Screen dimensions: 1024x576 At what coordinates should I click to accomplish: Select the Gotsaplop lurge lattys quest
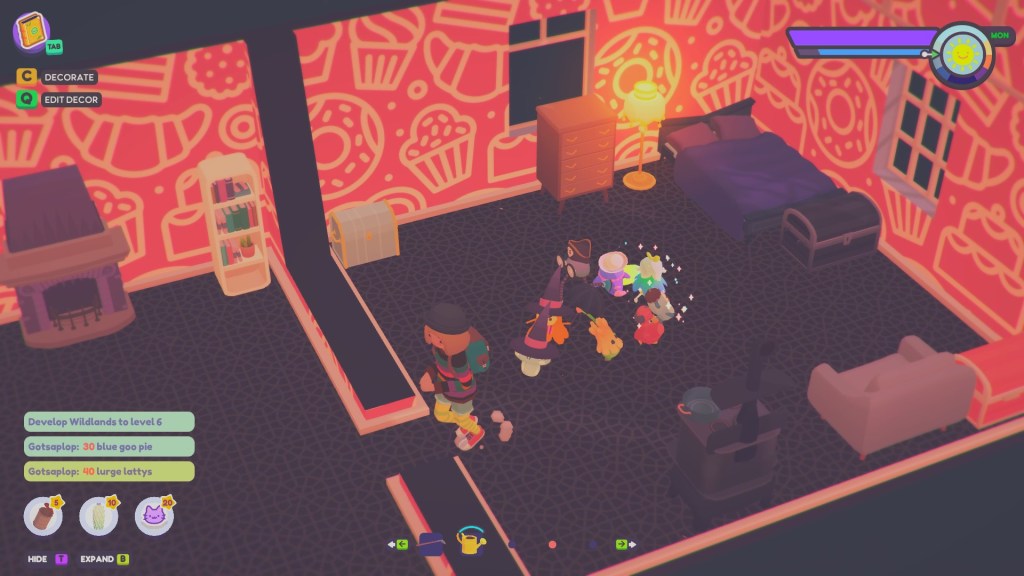(109, 471)
